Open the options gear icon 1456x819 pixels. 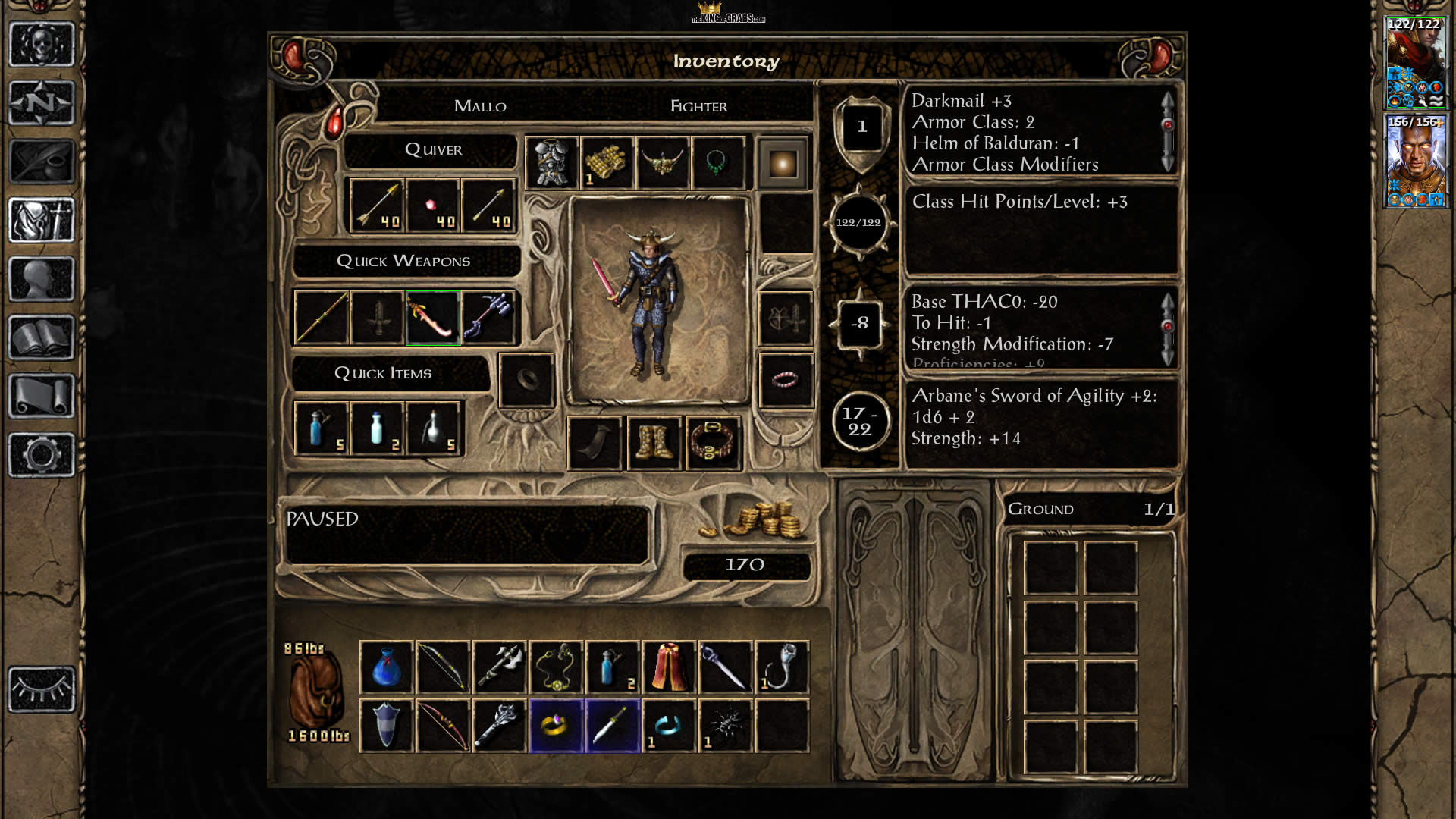42,455
